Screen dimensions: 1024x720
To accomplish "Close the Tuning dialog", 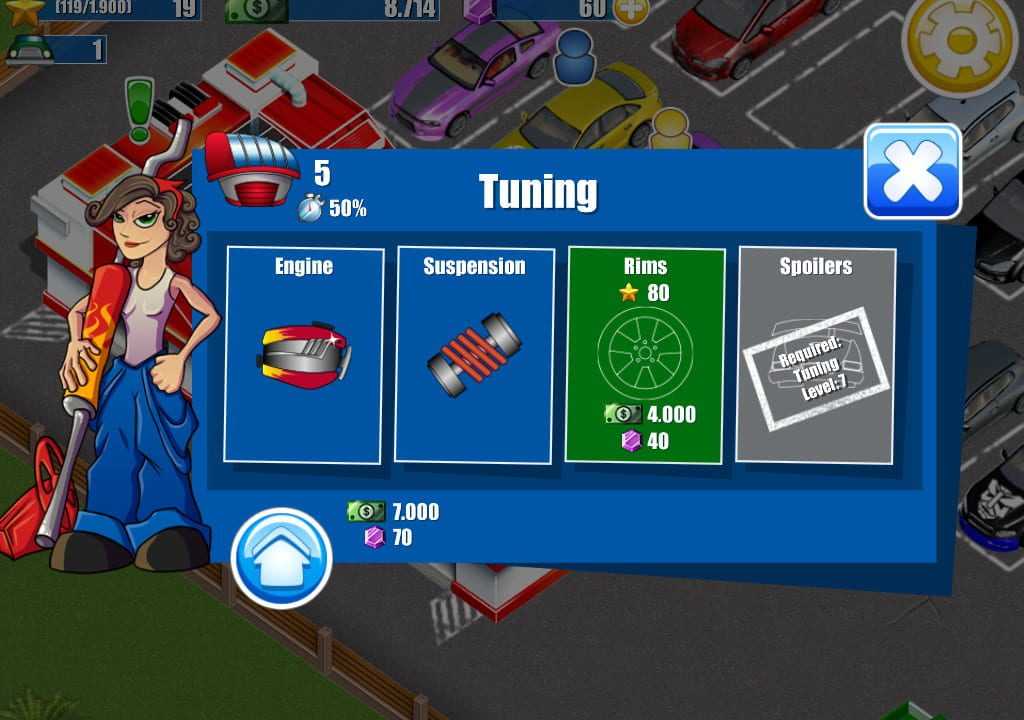I will pos(912,171).
